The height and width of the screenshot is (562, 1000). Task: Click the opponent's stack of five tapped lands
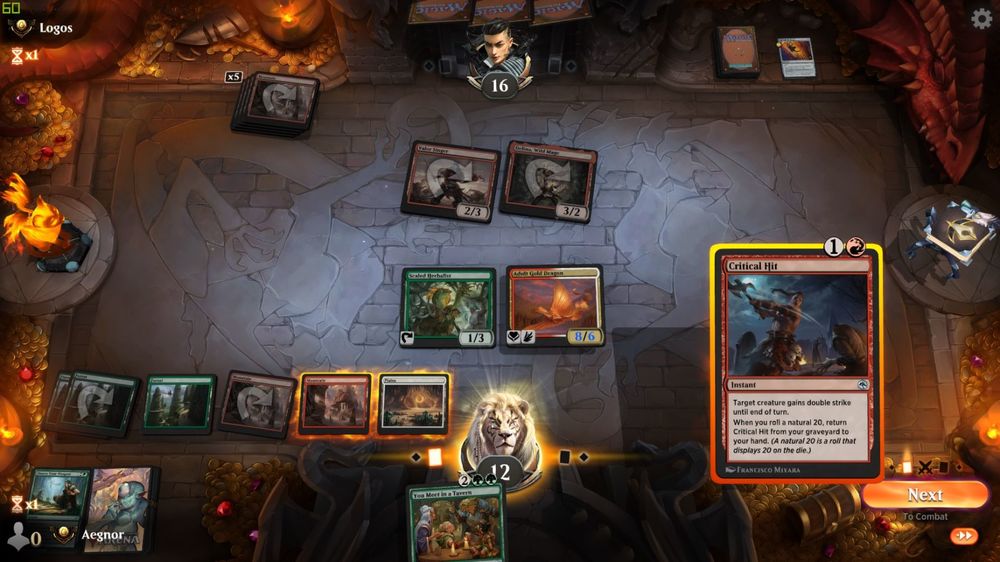(276, 103)
